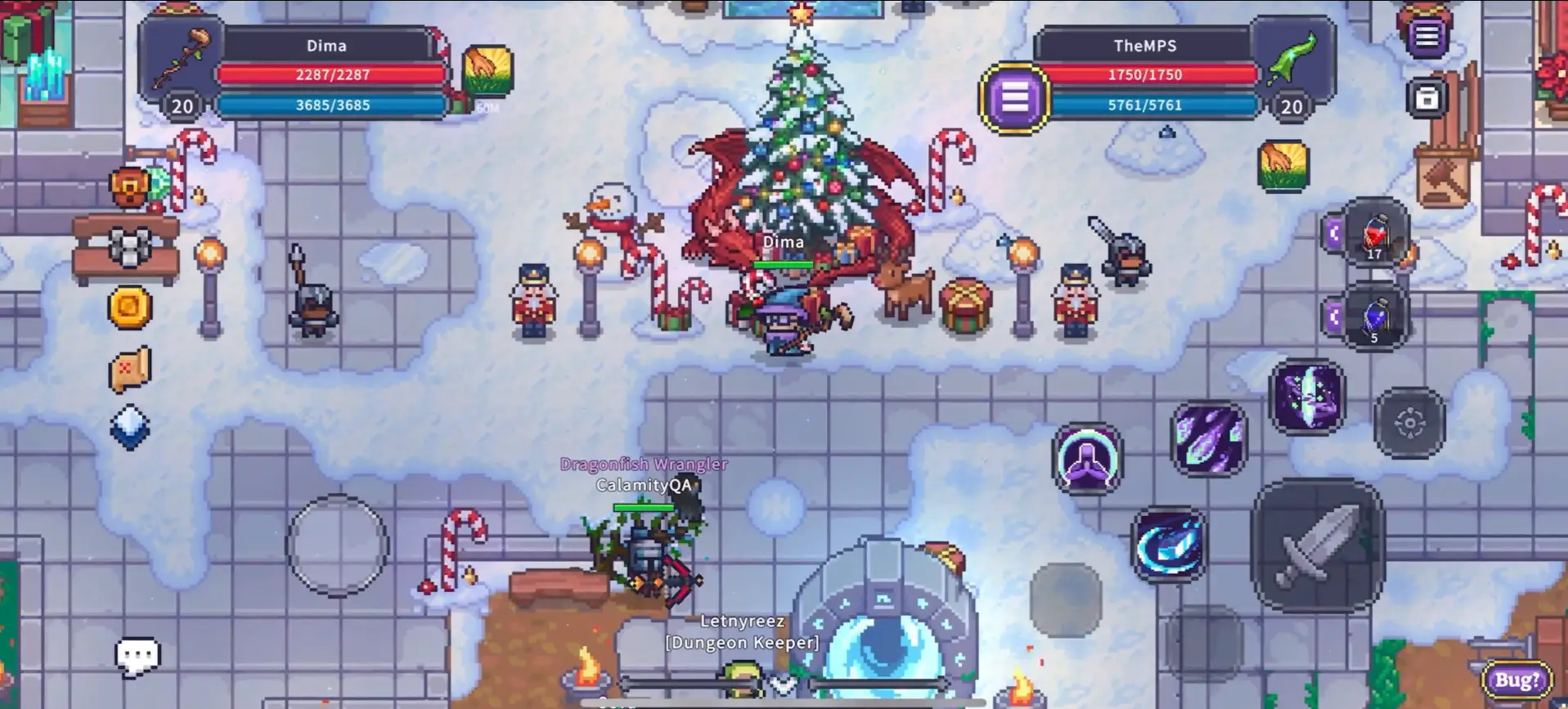Cast the falling crystal shards skill

coord(1210,439)
